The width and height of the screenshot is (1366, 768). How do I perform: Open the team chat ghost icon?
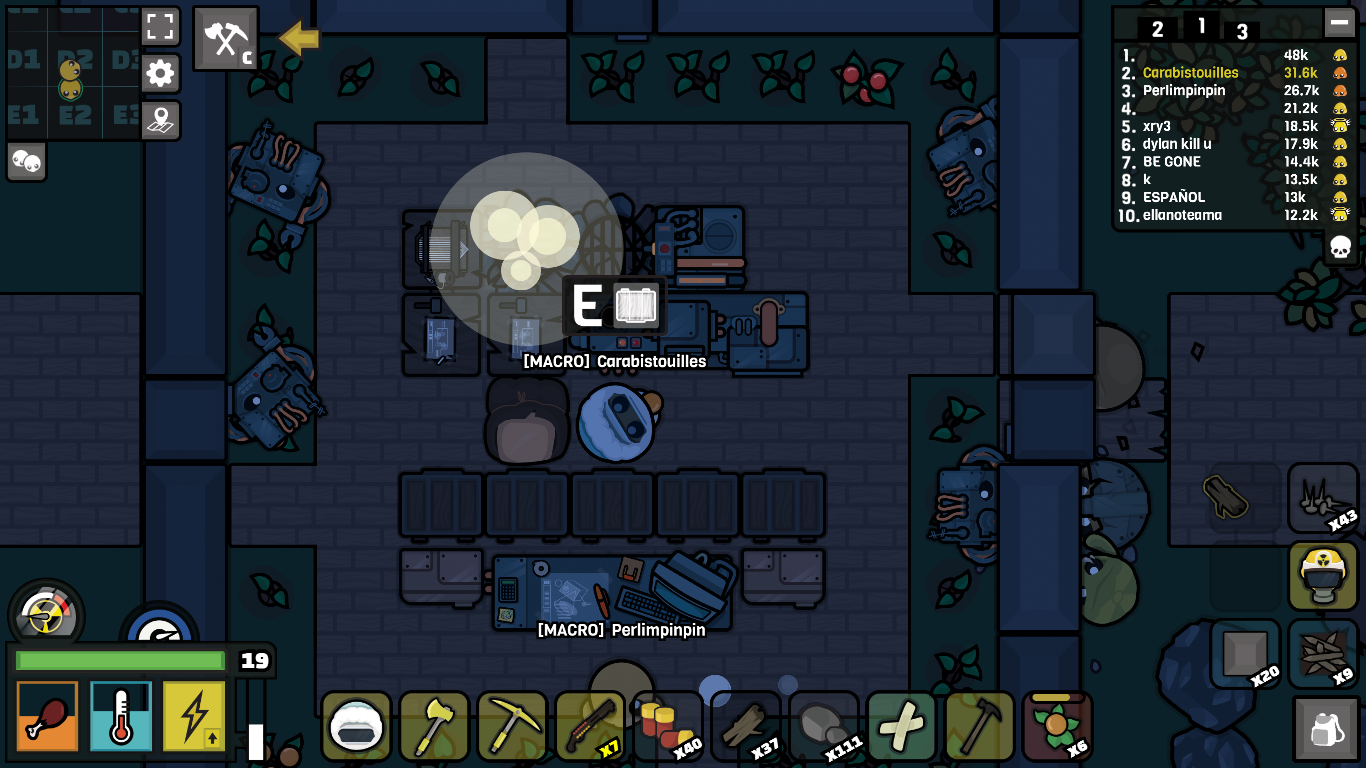[26, 161]
